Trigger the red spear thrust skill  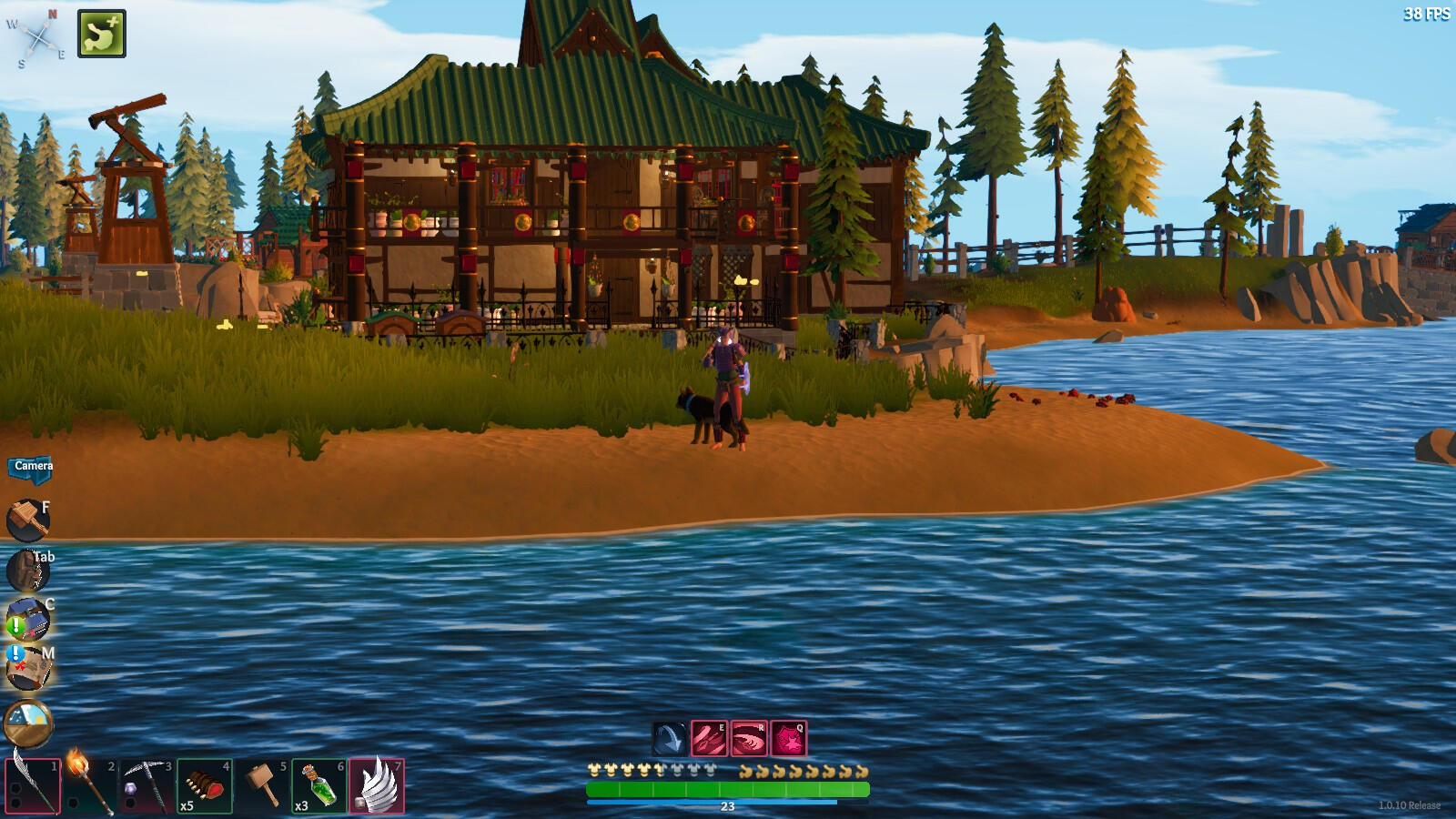(709, 739)
